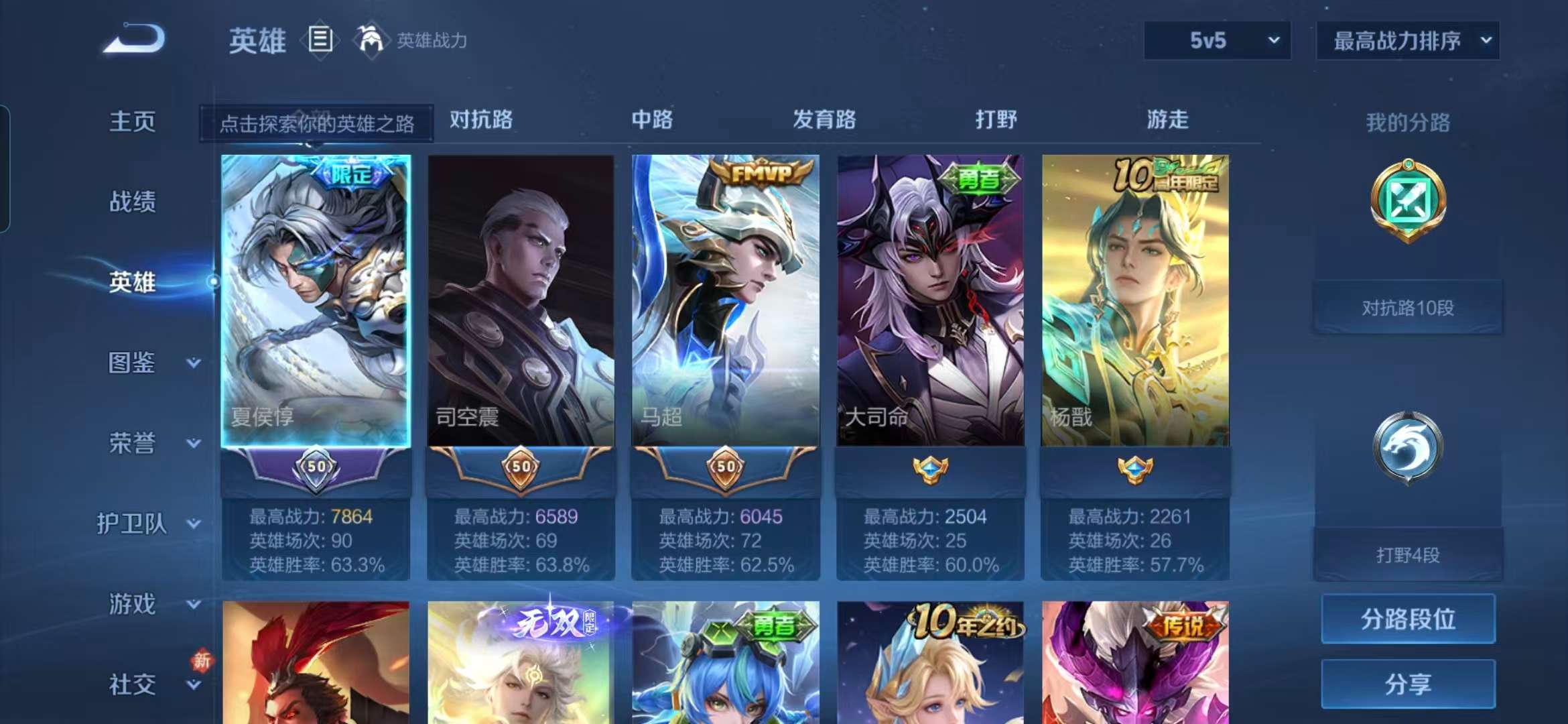Open the 战绩 match record page
1568x724 pixels.
[x=133, y=201]
